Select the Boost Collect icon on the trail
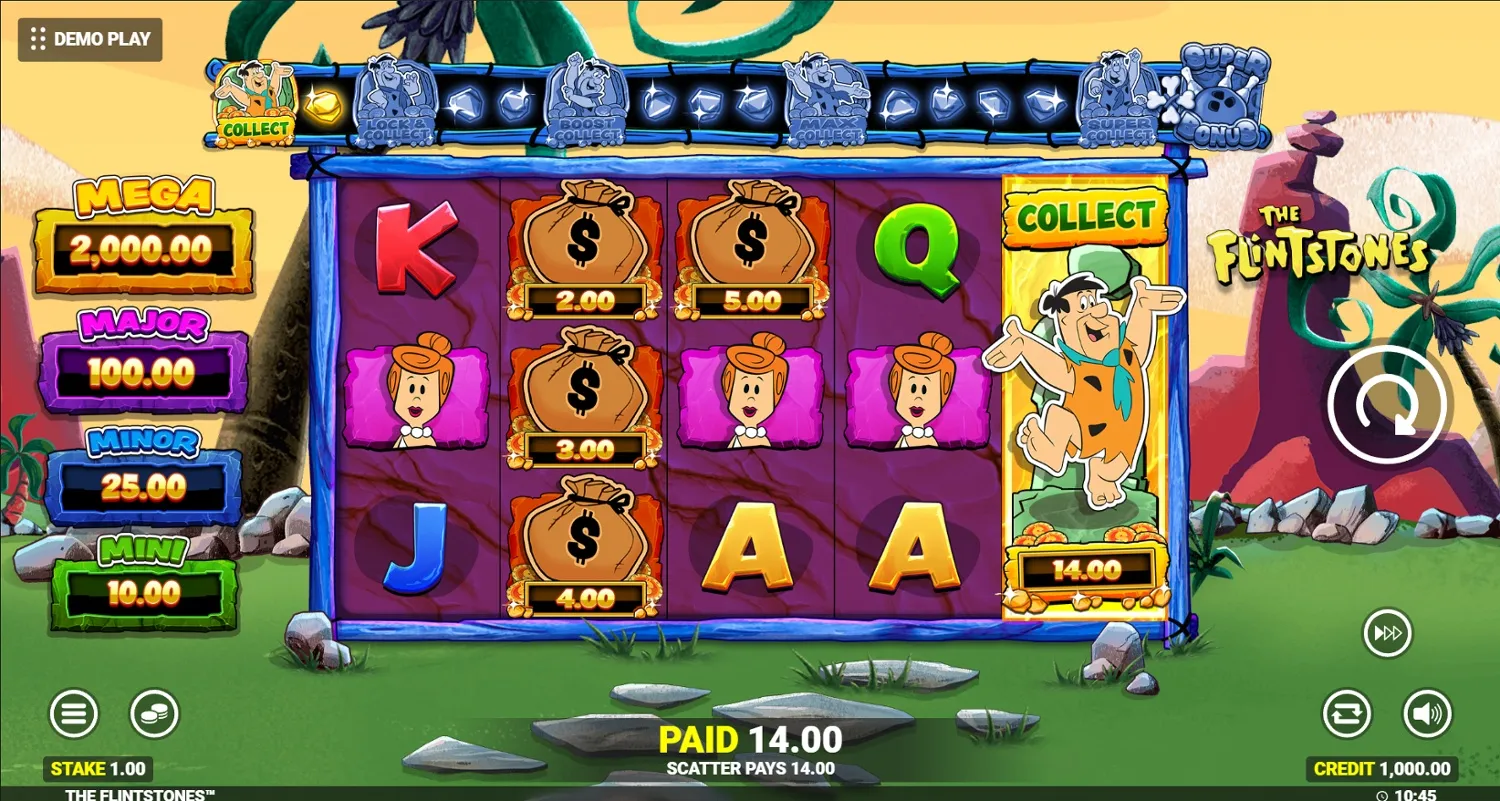Screen dimensions: 1500x801 click(590, 100)
